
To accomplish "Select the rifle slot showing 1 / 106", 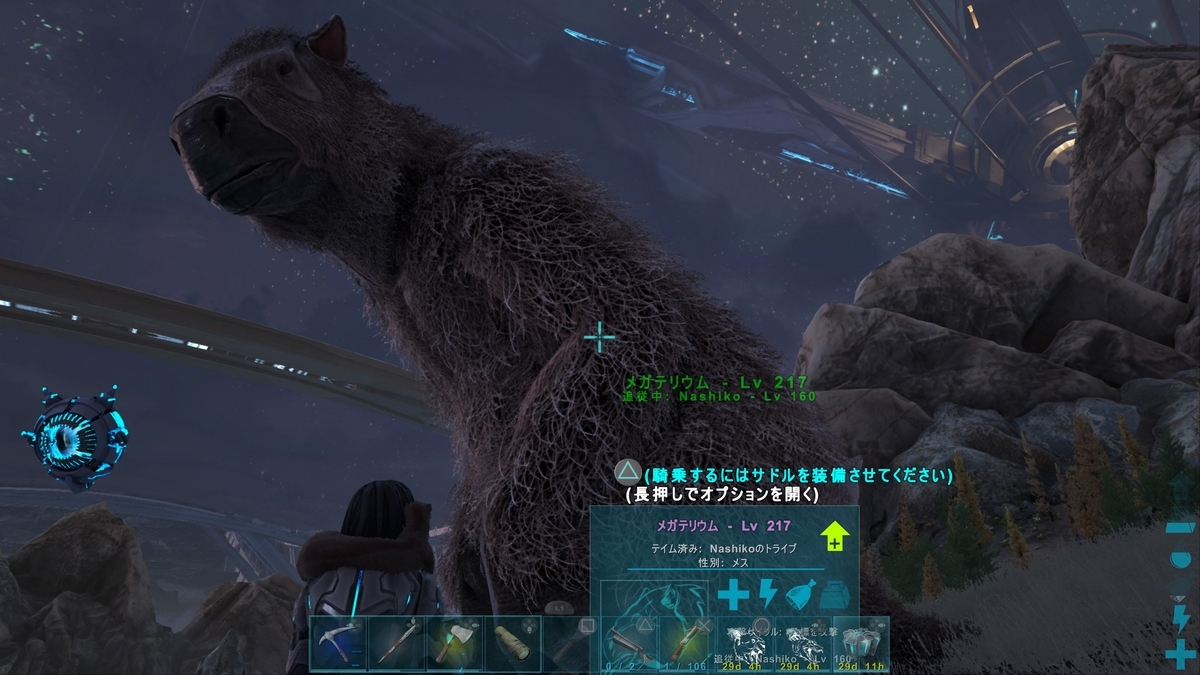I will [686, 644].
